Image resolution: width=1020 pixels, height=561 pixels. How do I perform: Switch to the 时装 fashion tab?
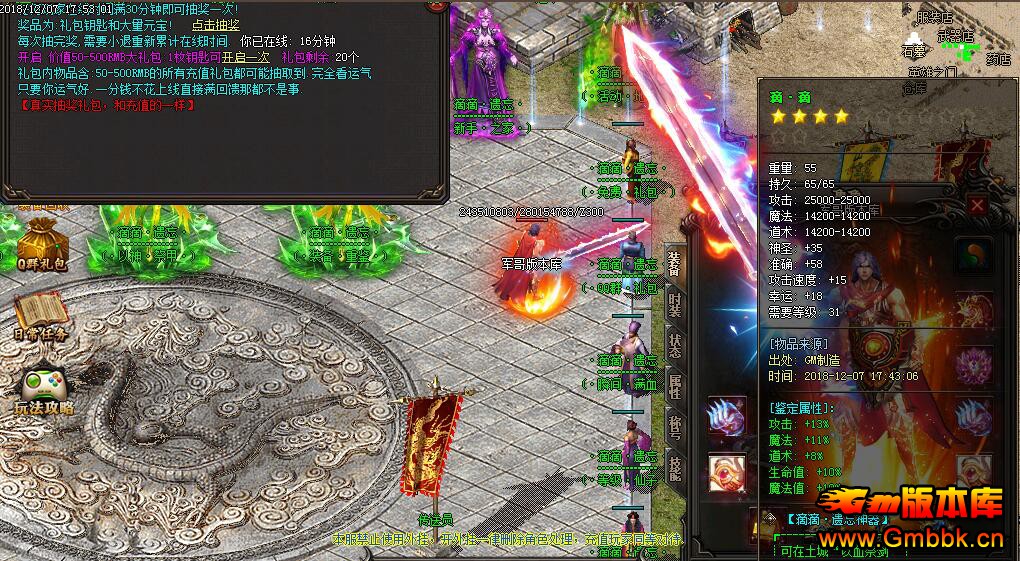click(x=675, y=305)
